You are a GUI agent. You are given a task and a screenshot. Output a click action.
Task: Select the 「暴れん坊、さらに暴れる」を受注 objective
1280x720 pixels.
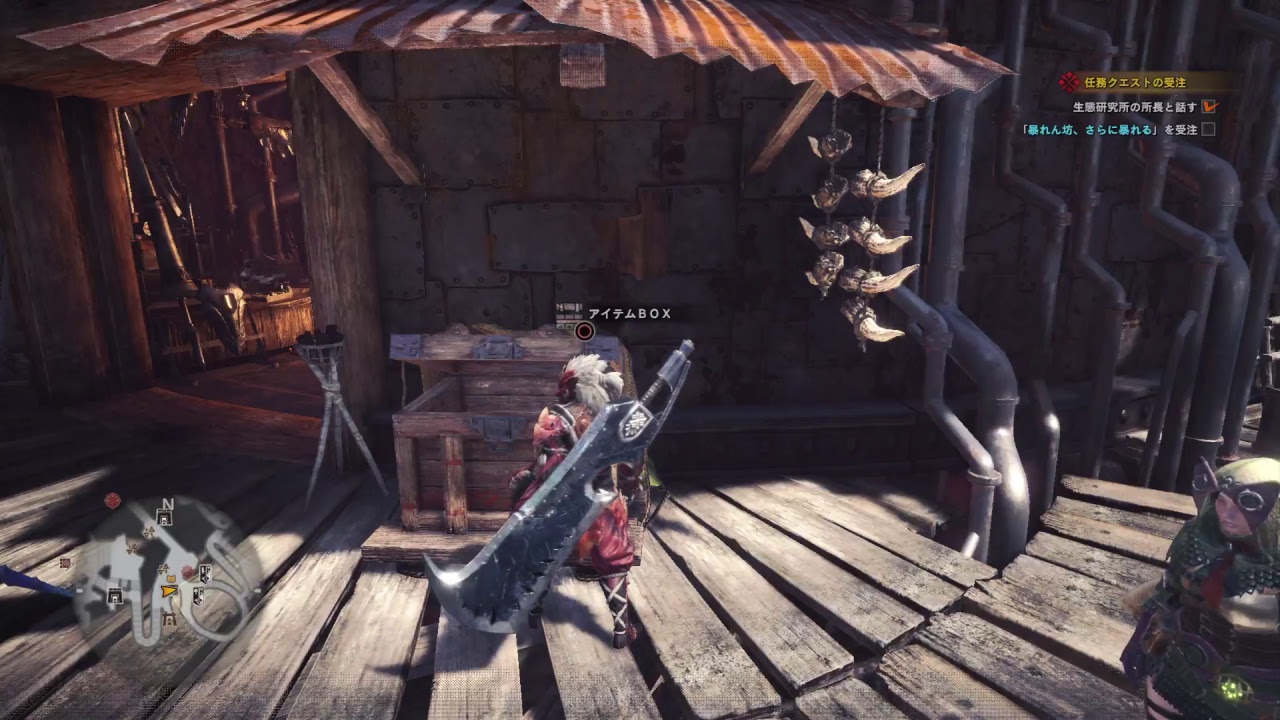[x=1109, y=129]
